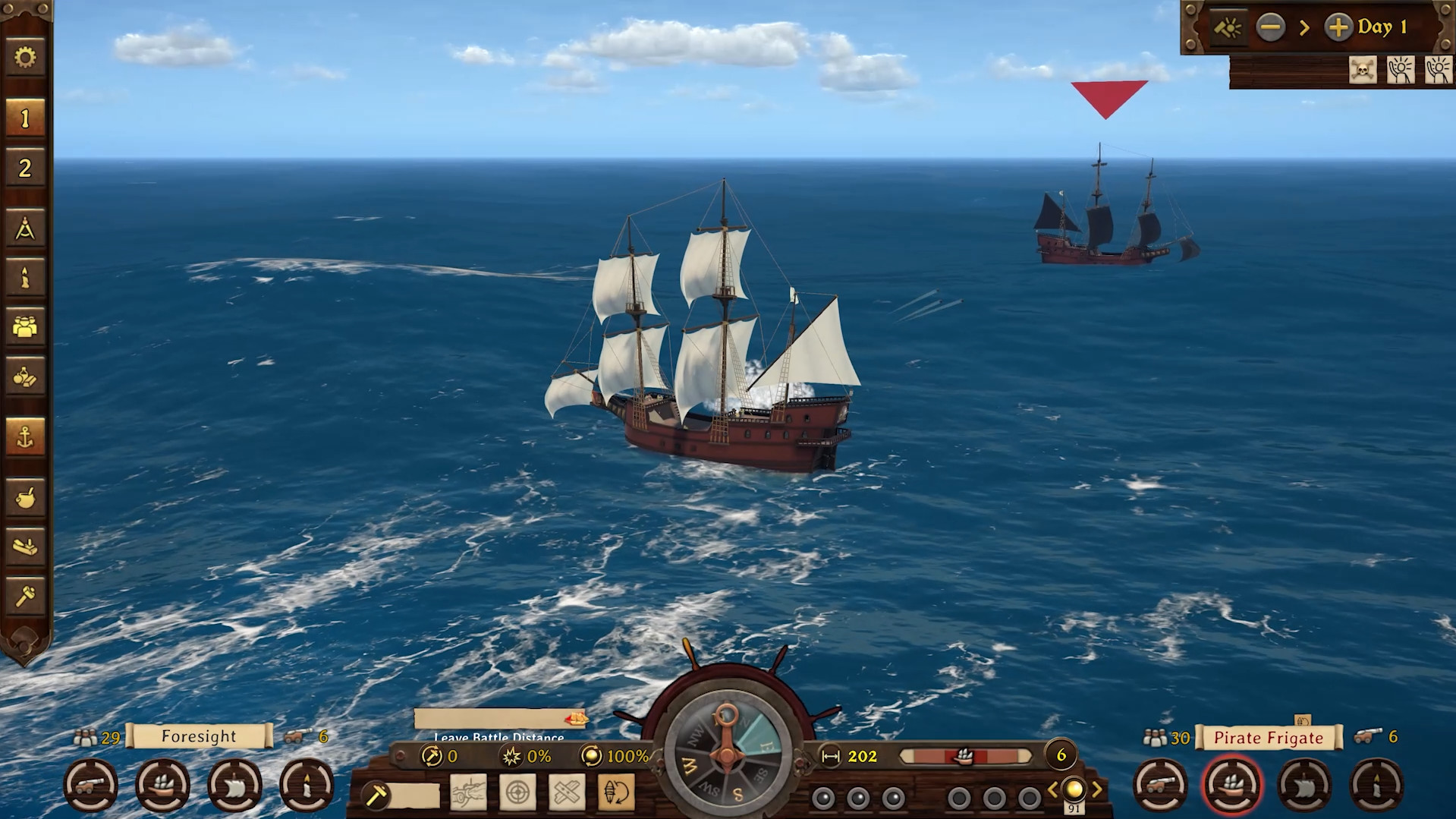
Task: Open the settings gear in the left sidebar
Action: pos(25,58)
